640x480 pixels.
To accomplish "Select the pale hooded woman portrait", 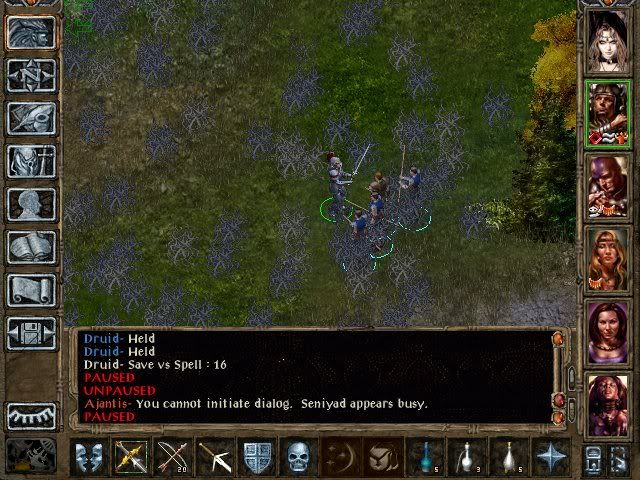I will pyautogui.click(x=607, y=41).
